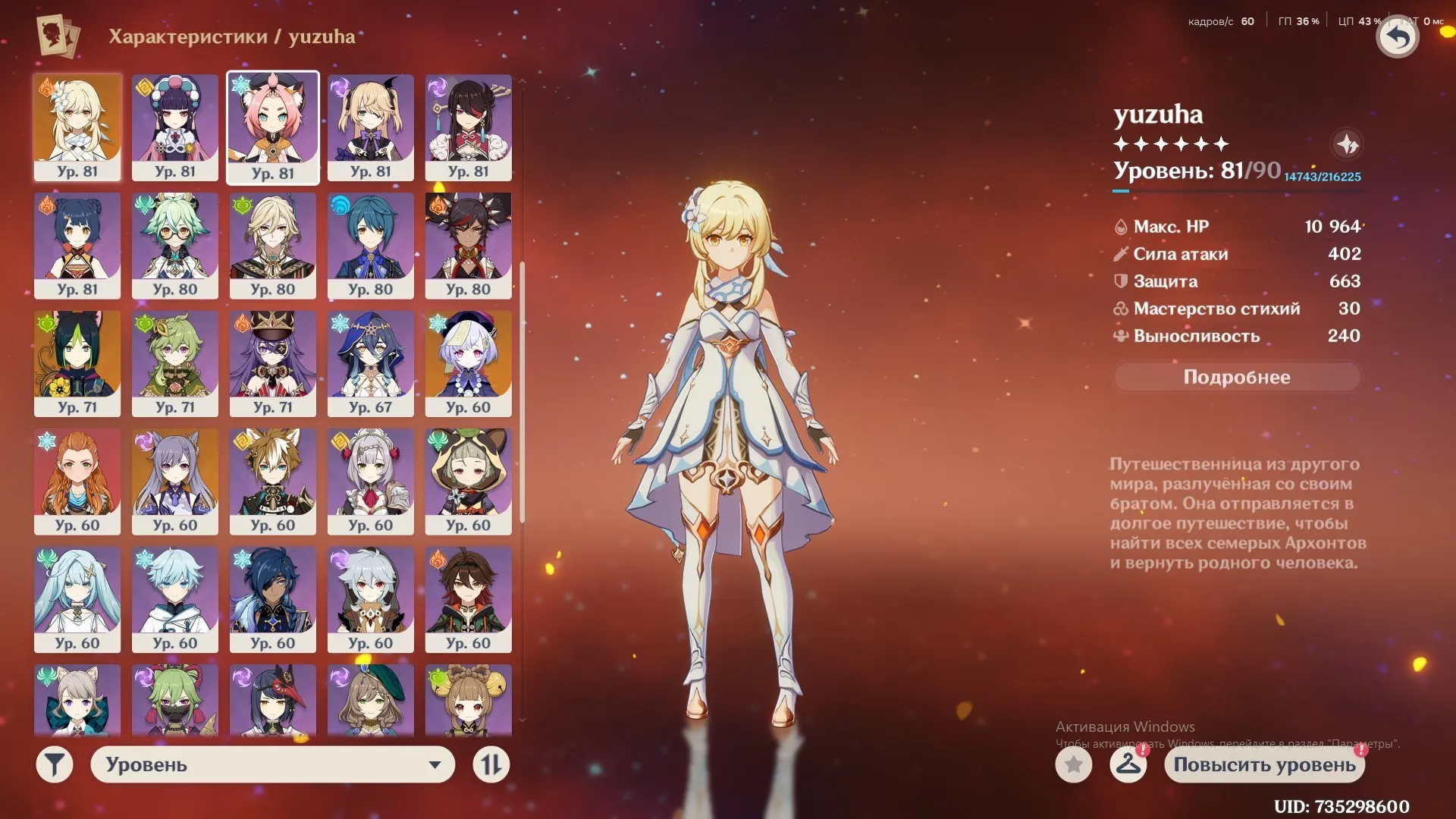Open the outfit hanger icon near Повысить уровень

[x=1129, y=765]
